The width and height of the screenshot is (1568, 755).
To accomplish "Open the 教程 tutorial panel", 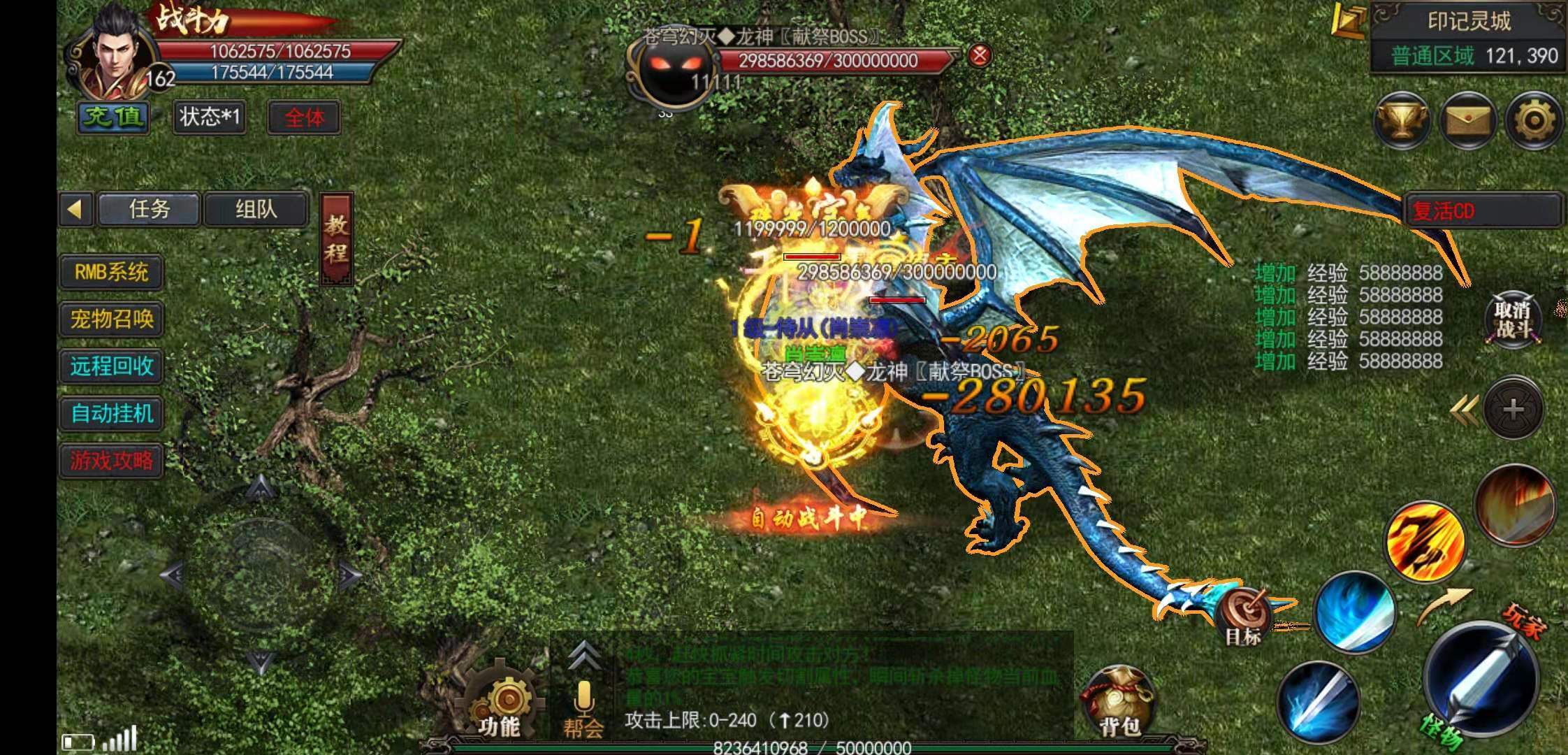I will [x=336, y=238].
